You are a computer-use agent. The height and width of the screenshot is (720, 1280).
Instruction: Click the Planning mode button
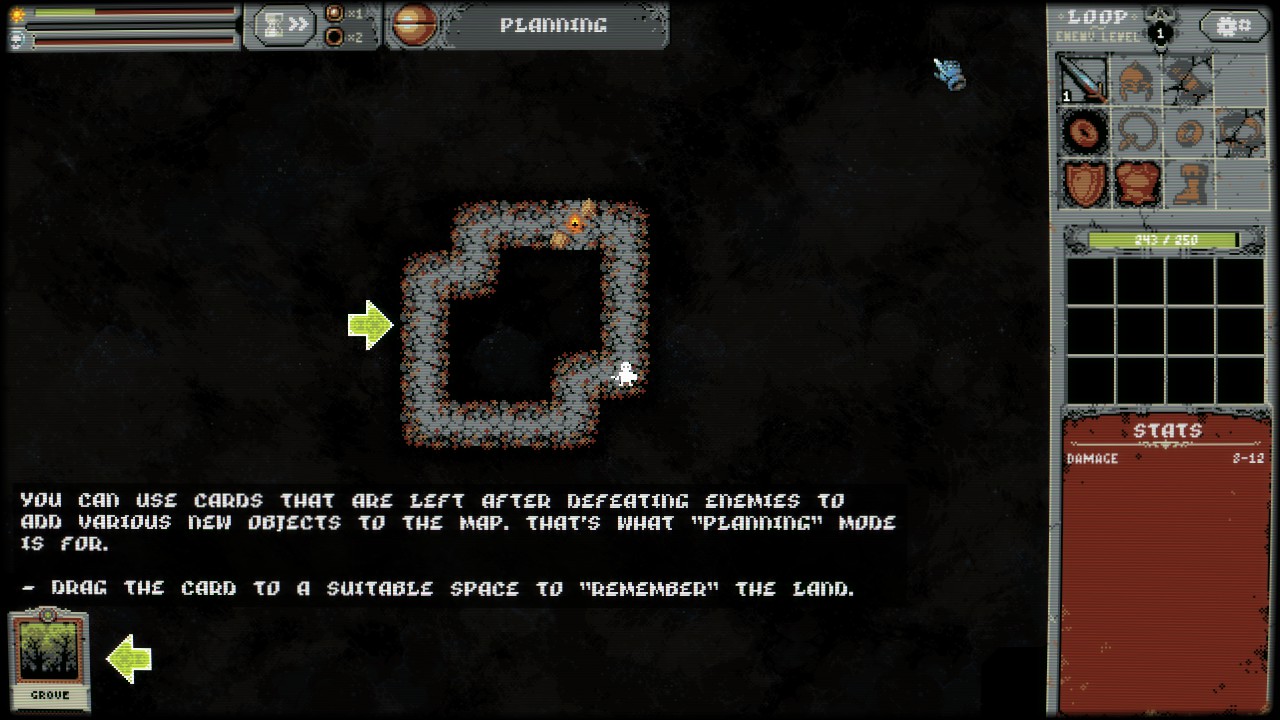pyautogui.click(x=553, y=26)
